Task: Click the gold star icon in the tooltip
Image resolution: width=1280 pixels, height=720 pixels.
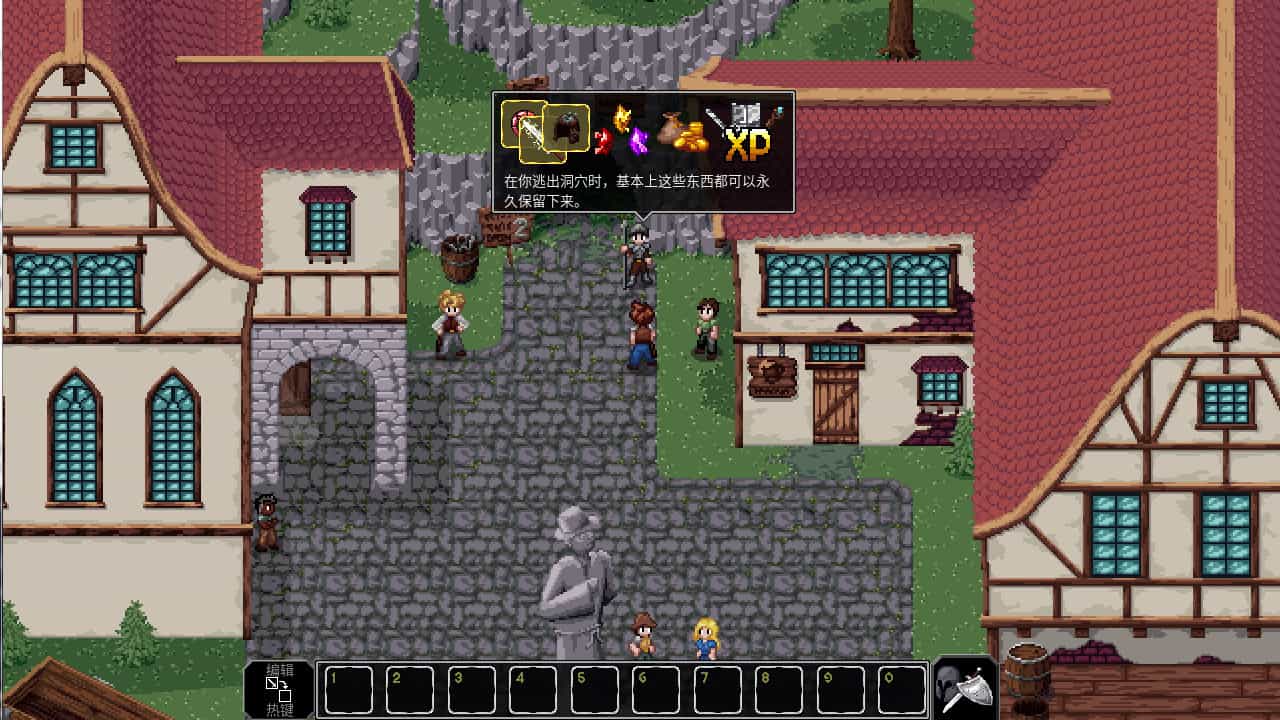Action: click(x=621, y=118)
